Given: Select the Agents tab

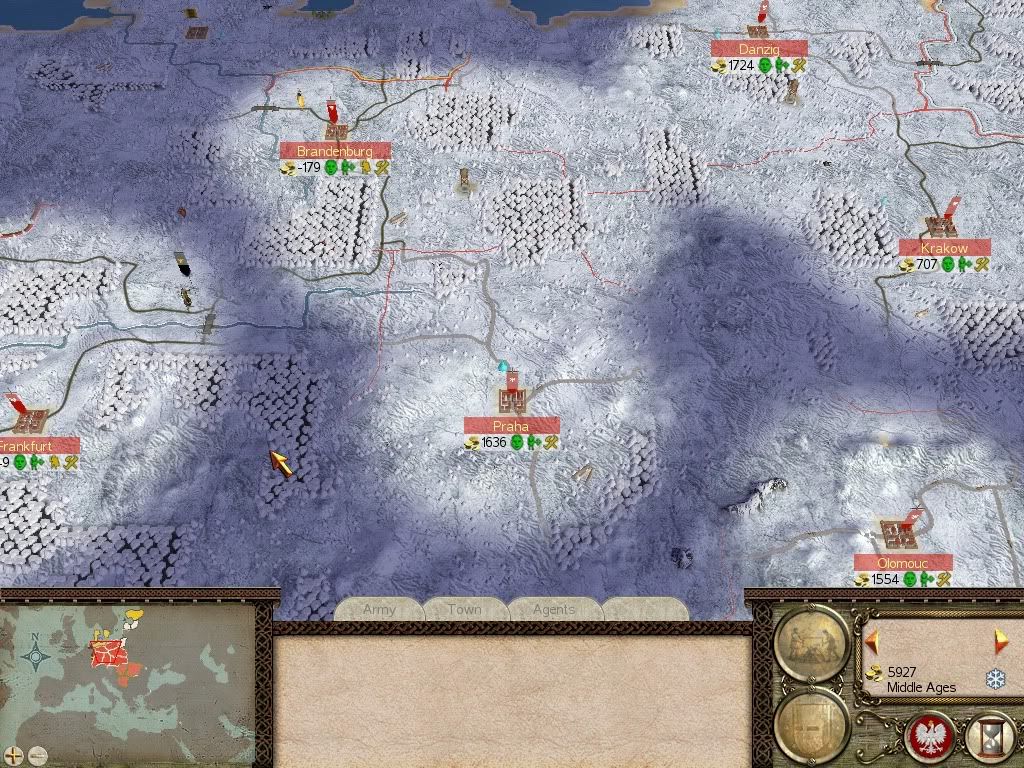Looking at the screenshot, I should (553, 609).
